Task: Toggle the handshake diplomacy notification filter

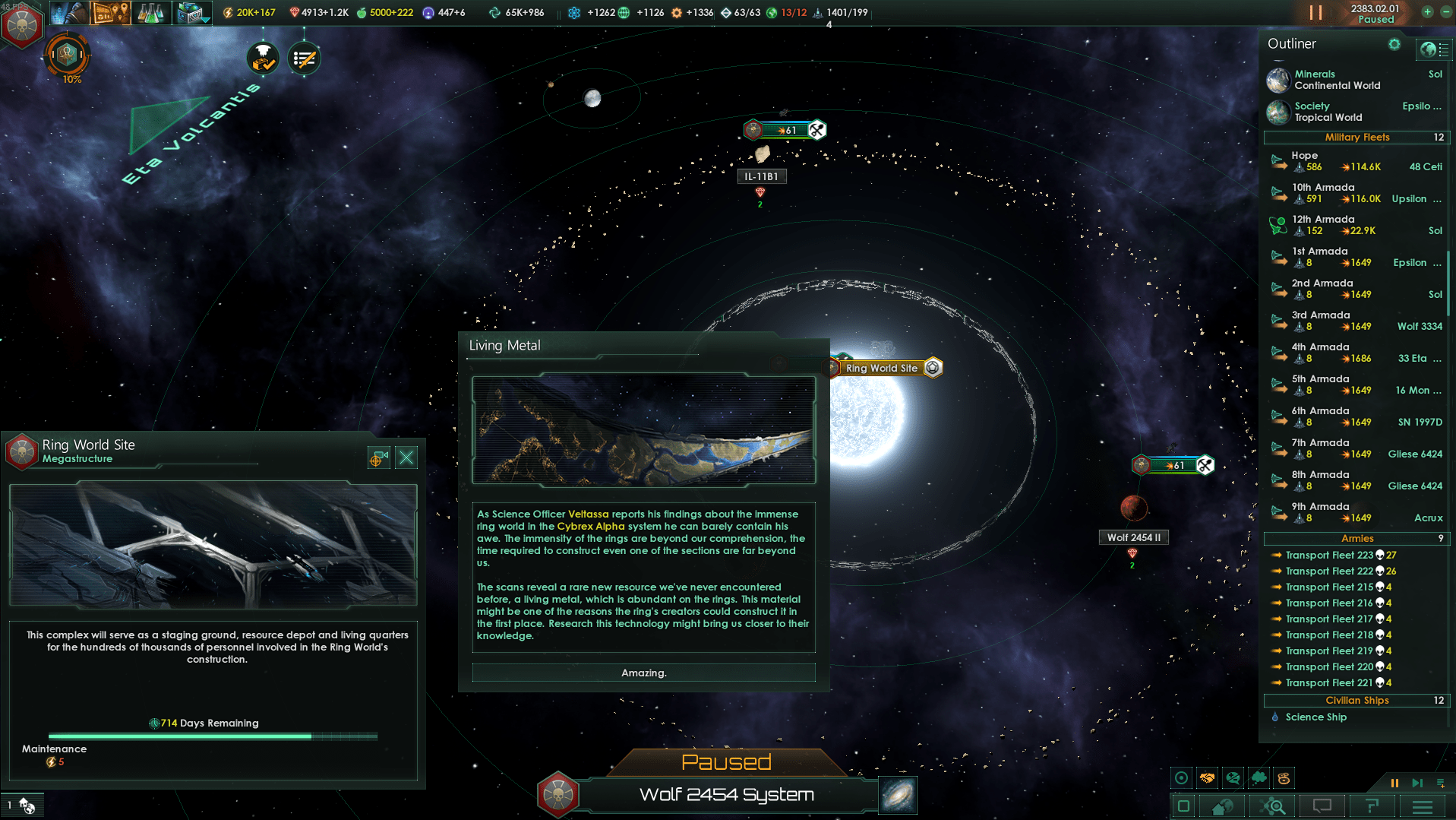Action: [1208, 778]
